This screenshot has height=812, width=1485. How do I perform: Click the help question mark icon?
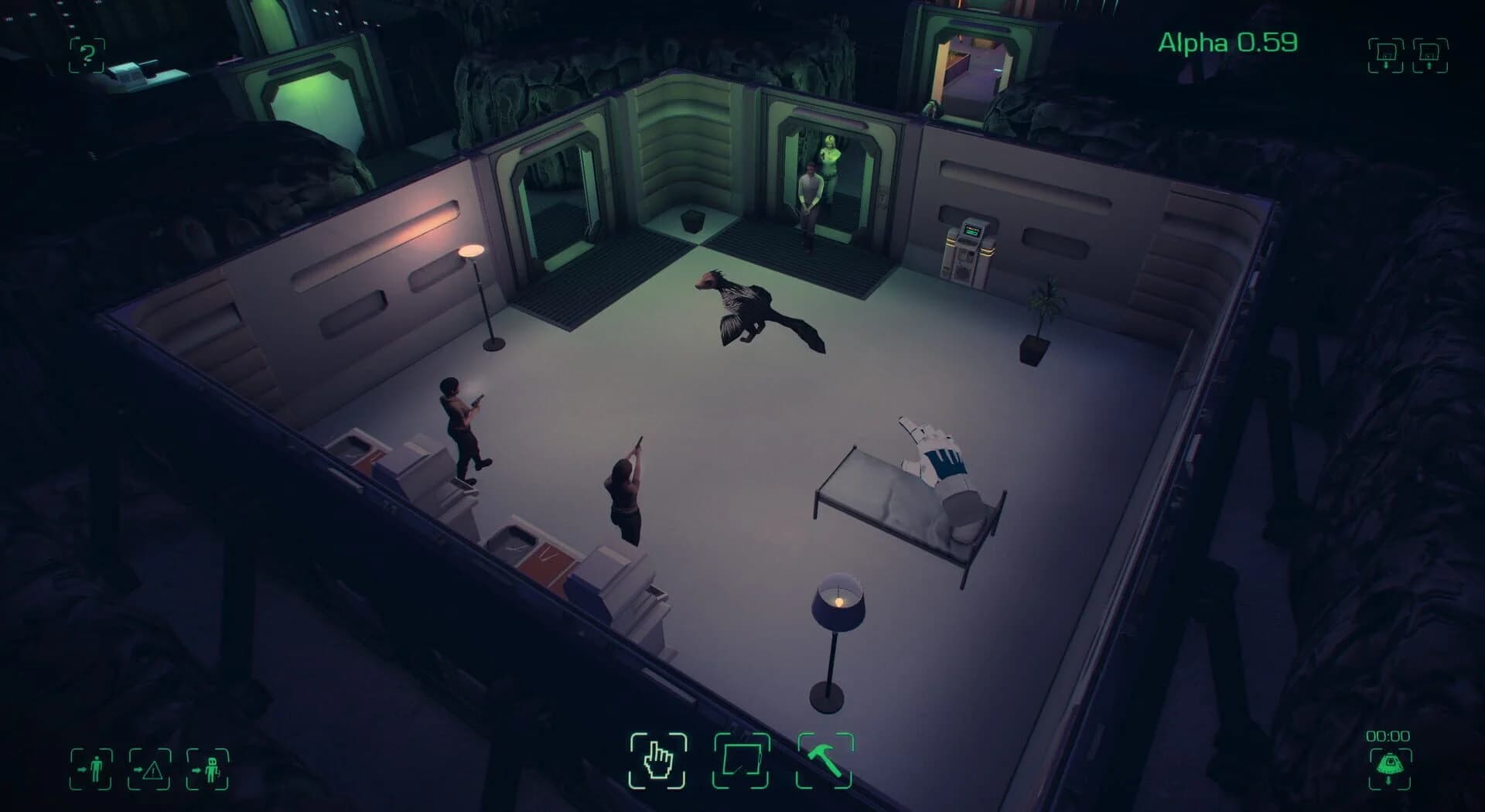87,55
